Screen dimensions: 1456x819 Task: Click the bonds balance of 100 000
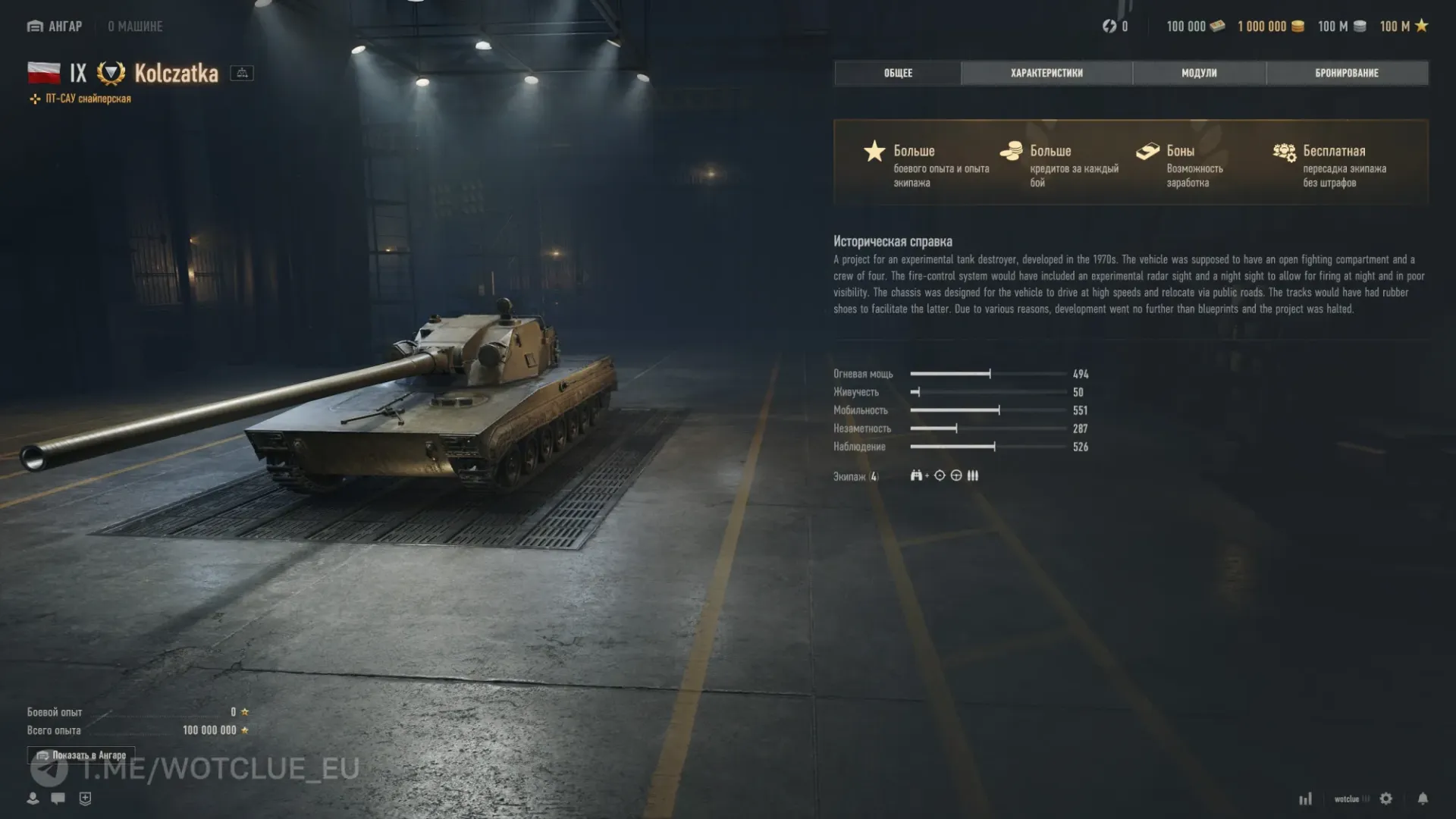[1195, 27]
